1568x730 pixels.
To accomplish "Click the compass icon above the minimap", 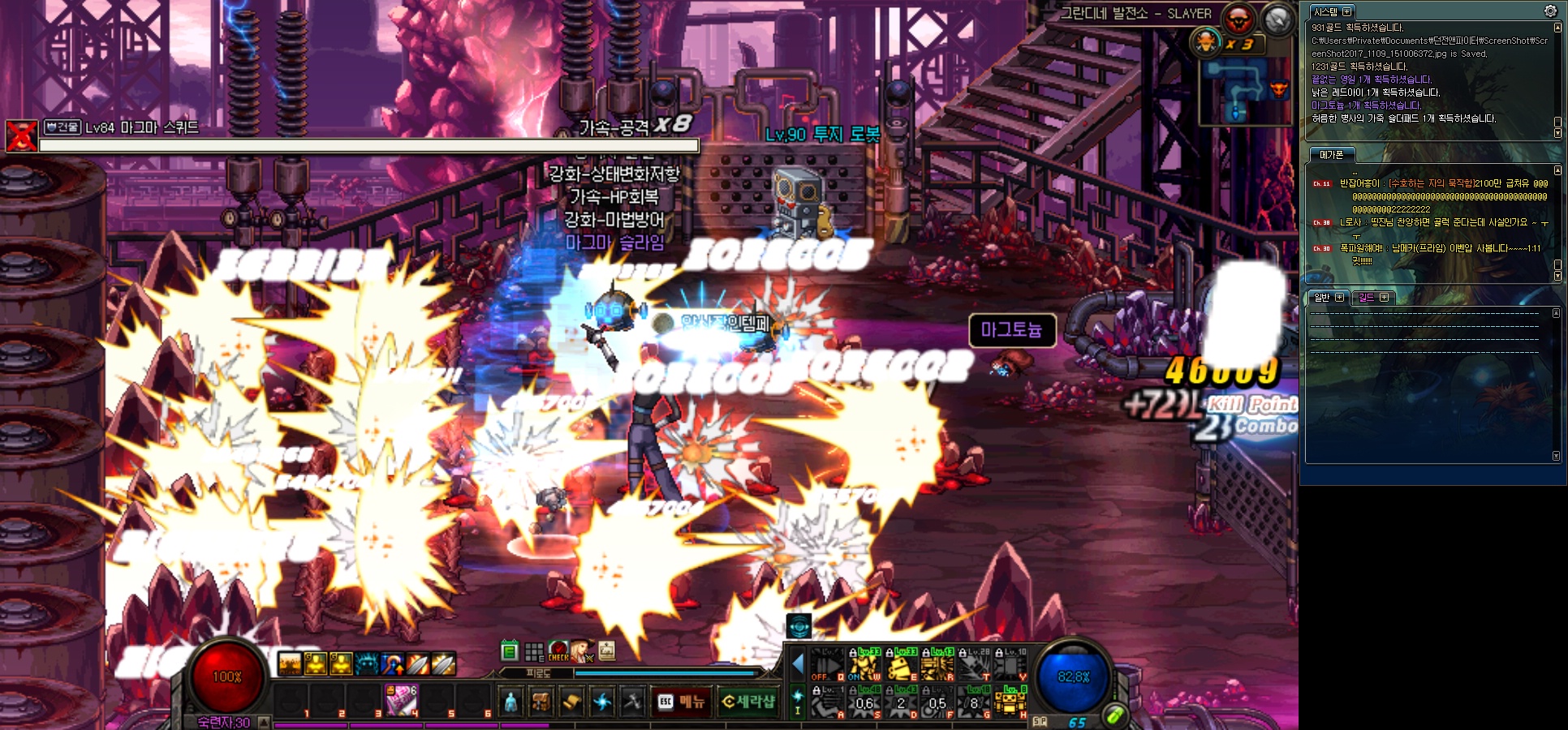I will click(1277, 19).
